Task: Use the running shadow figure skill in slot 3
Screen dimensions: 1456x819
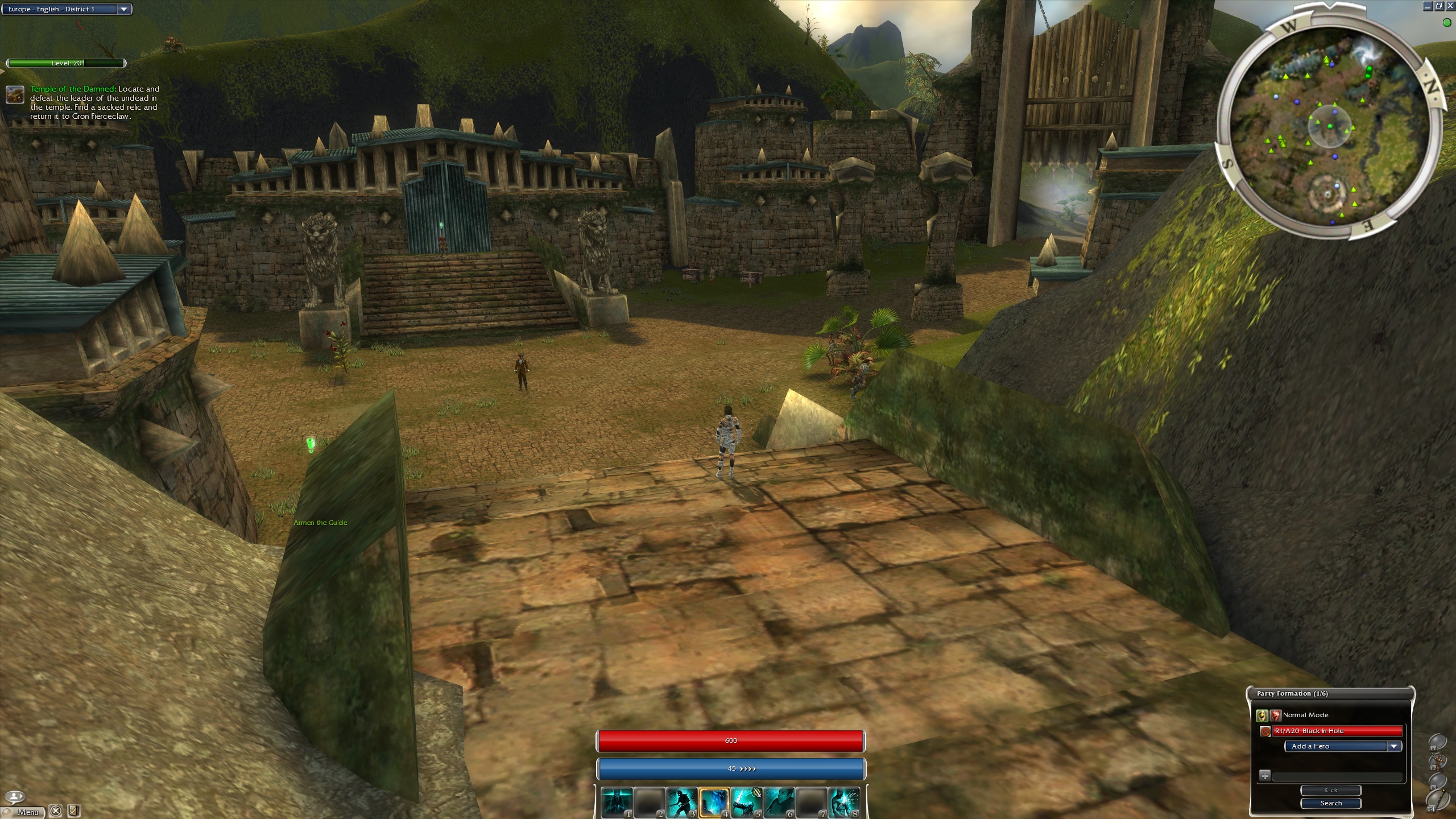Action: pos(682,803)
